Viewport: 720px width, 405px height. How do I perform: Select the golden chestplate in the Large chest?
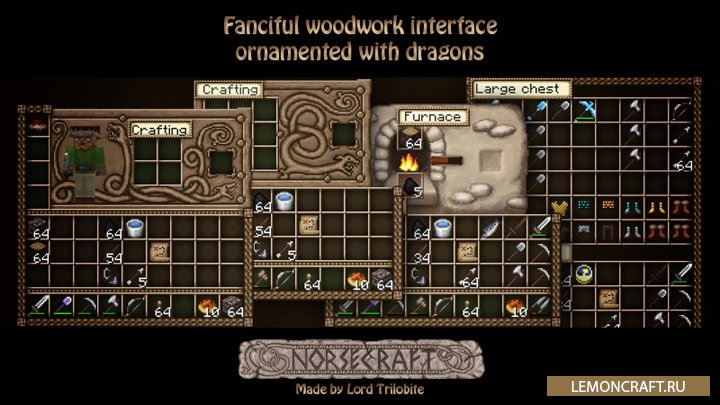coord(559,207)
